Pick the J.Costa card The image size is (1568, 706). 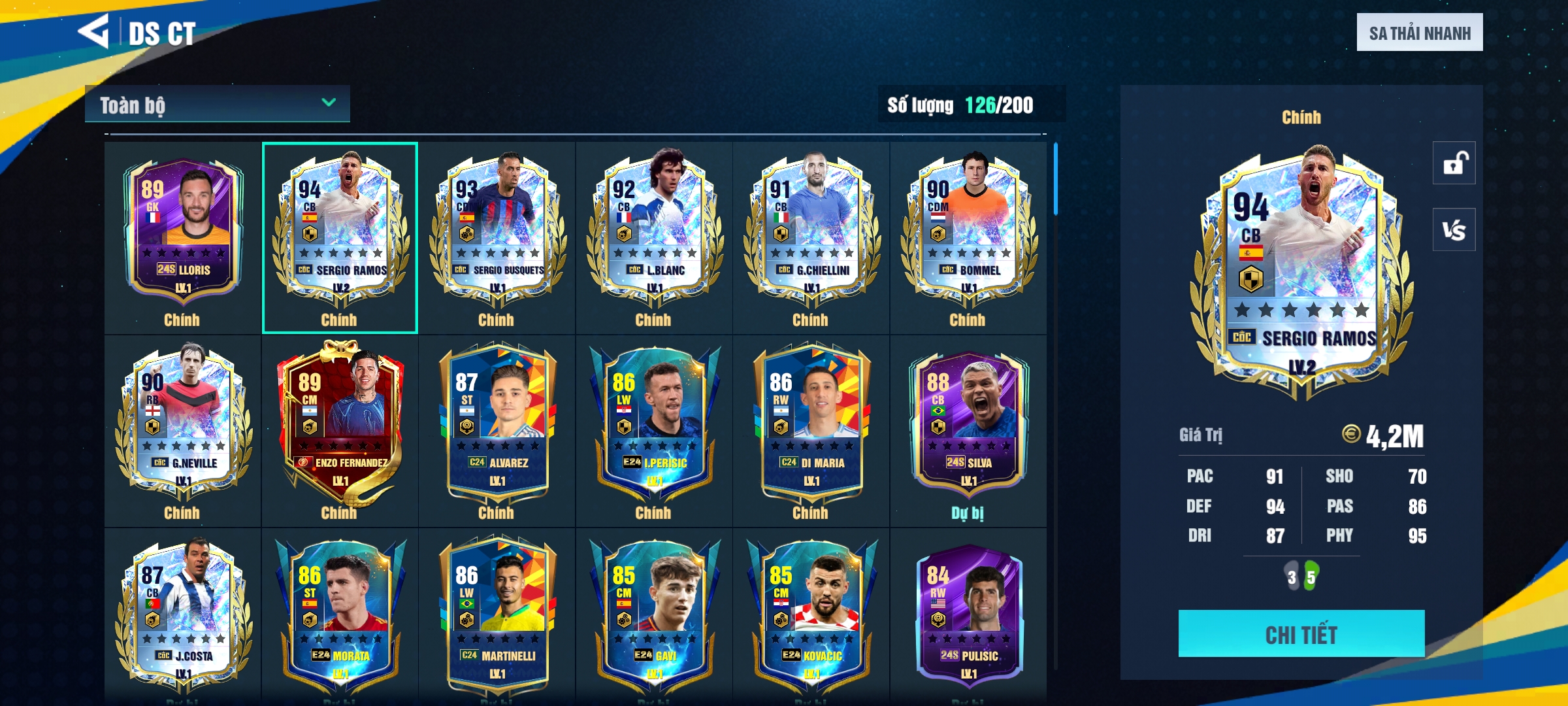183,614
